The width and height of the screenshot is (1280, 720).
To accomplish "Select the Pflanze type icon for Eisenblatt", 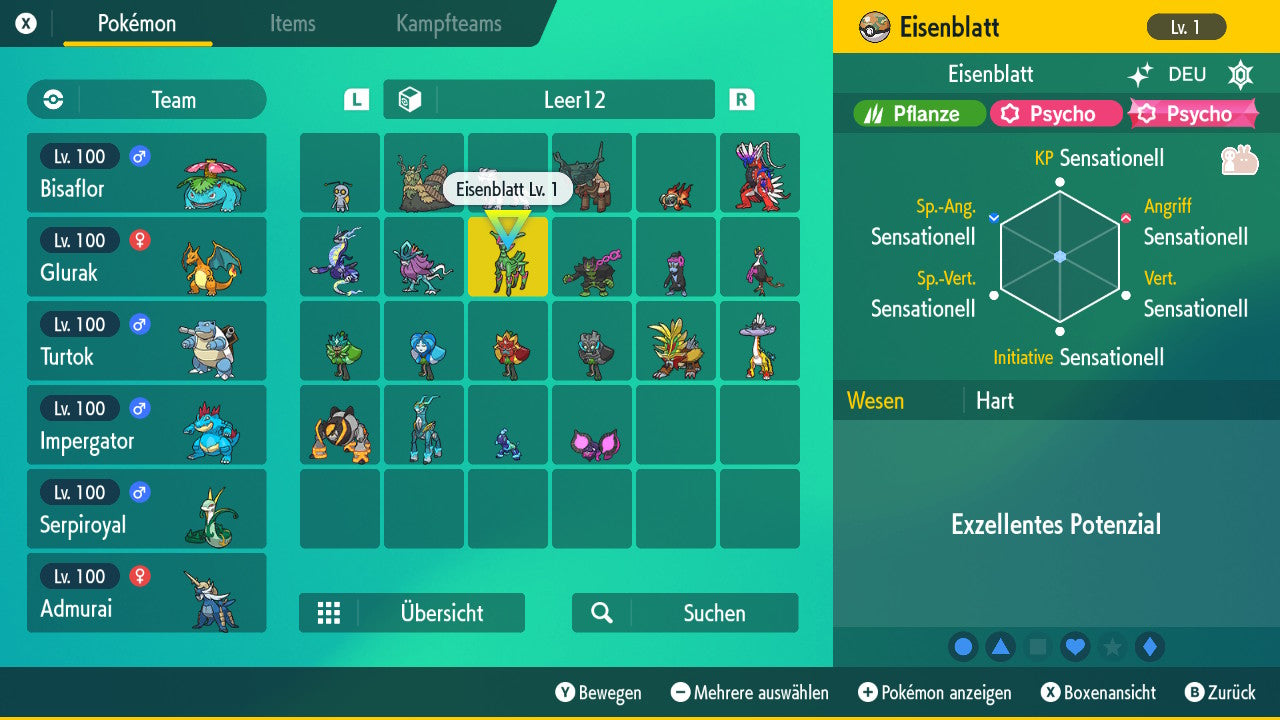I will (x=916, y=113).
